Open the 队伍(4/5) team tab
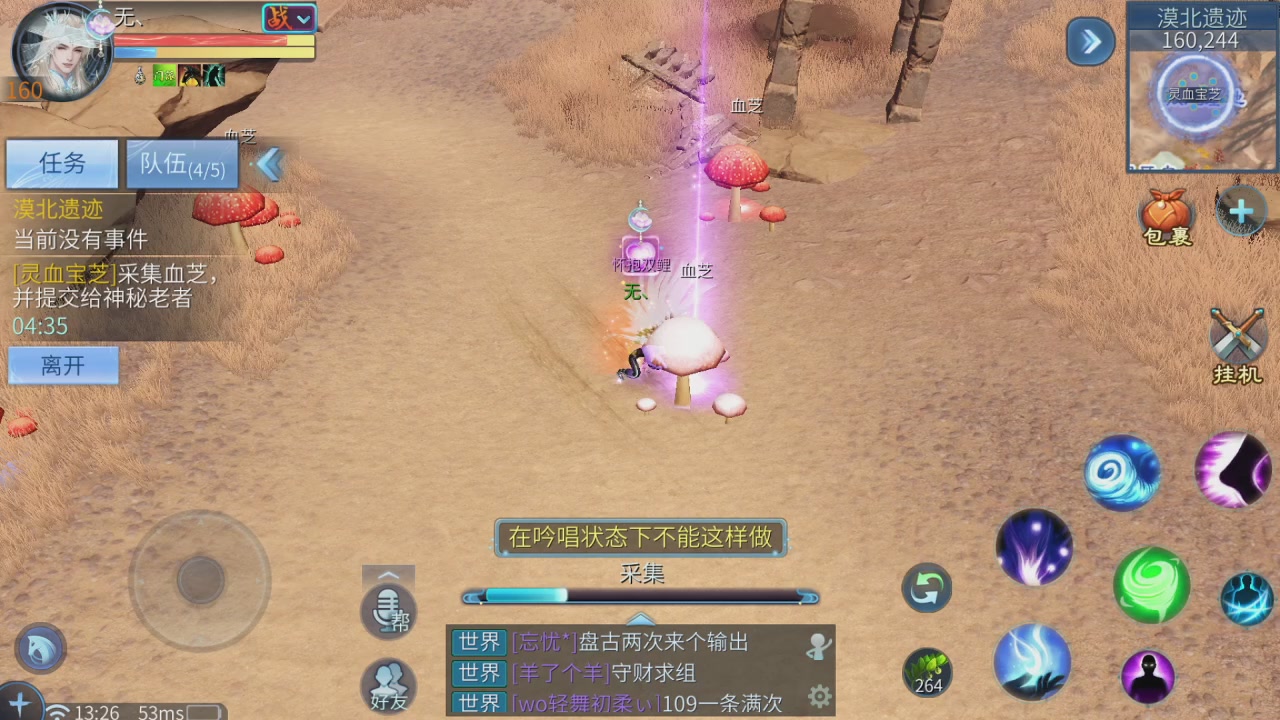The height and width of the screenshot is (720, 1280). tap(183, 165)
